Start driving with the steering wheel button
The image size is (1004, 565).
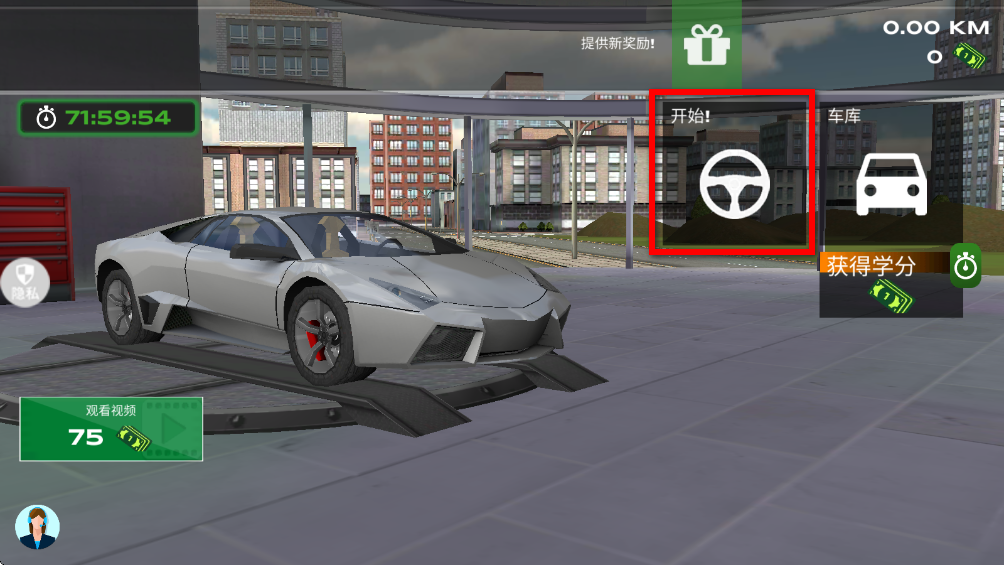coord(733,179)
